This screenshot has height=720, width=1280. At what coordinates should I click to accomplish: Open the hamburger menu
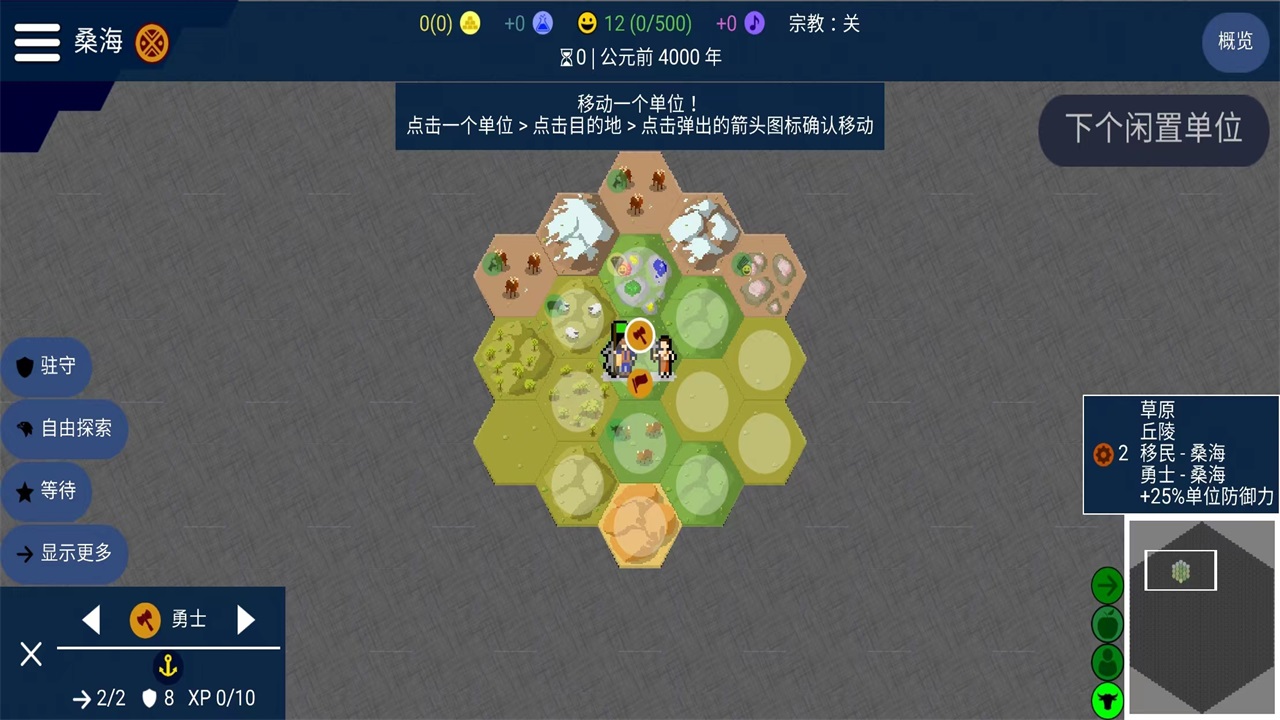tap(37, 42)
